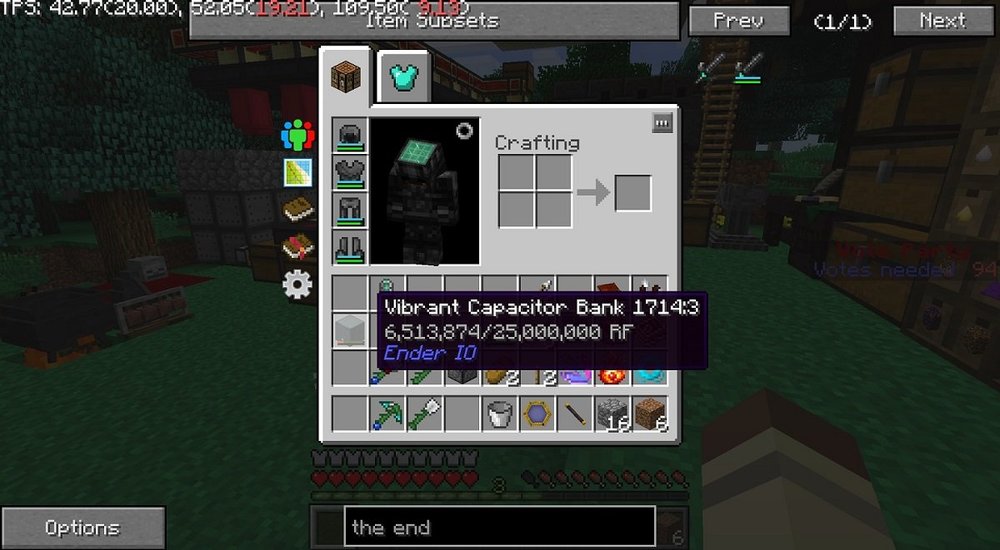Select the cobblestone stack of 16

(610, 414)
